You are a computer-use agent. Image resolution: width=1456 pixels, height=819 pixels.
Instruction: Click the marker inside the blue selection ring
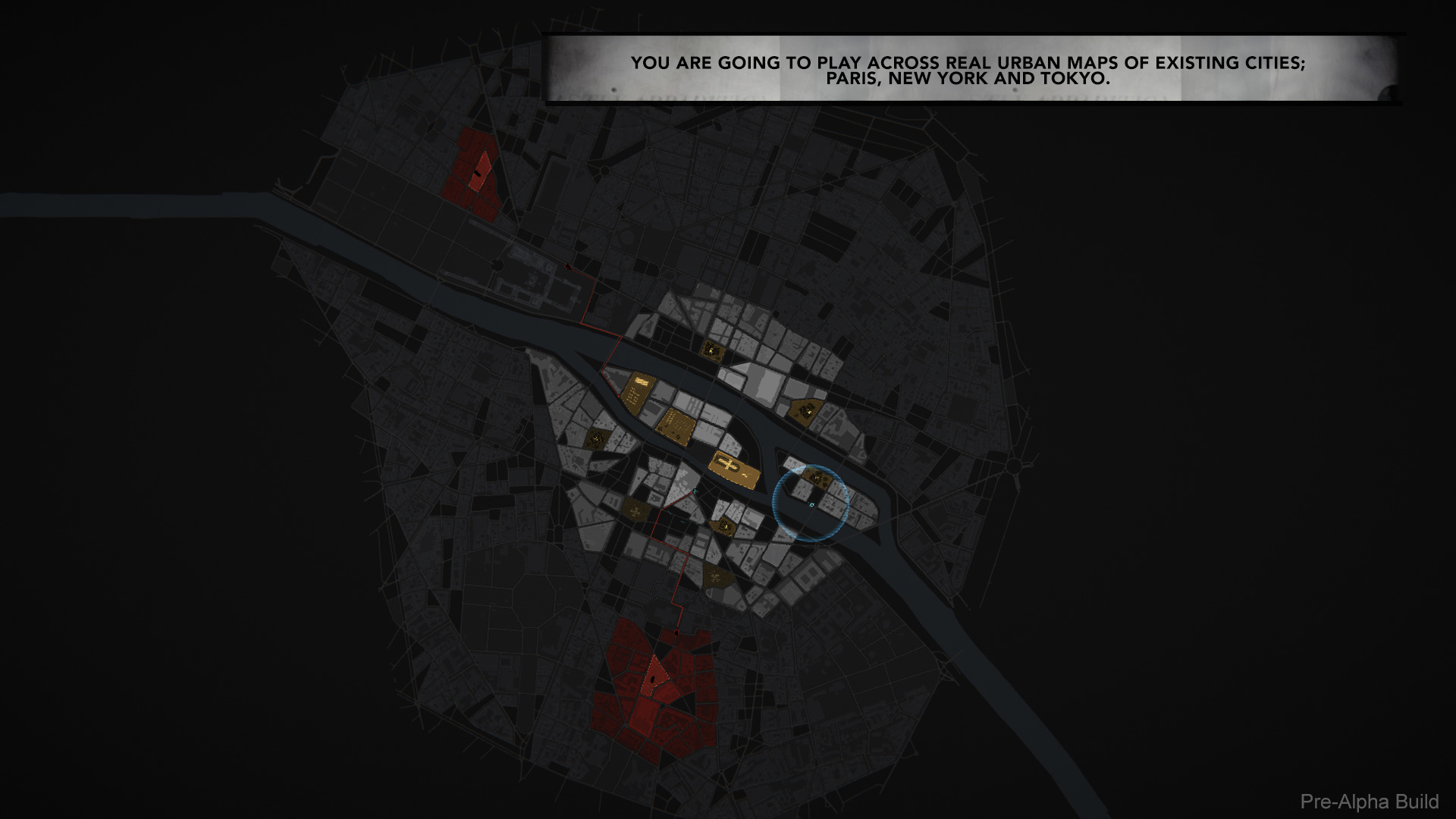tap(812, 503)
